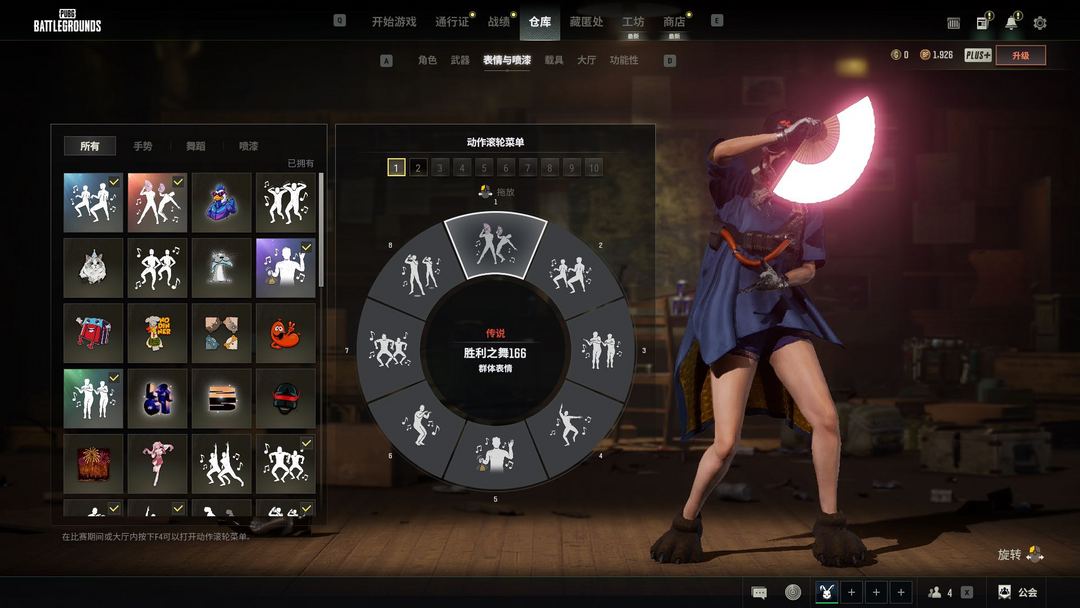Check the notification bell icon

(x=1011, y=23)
